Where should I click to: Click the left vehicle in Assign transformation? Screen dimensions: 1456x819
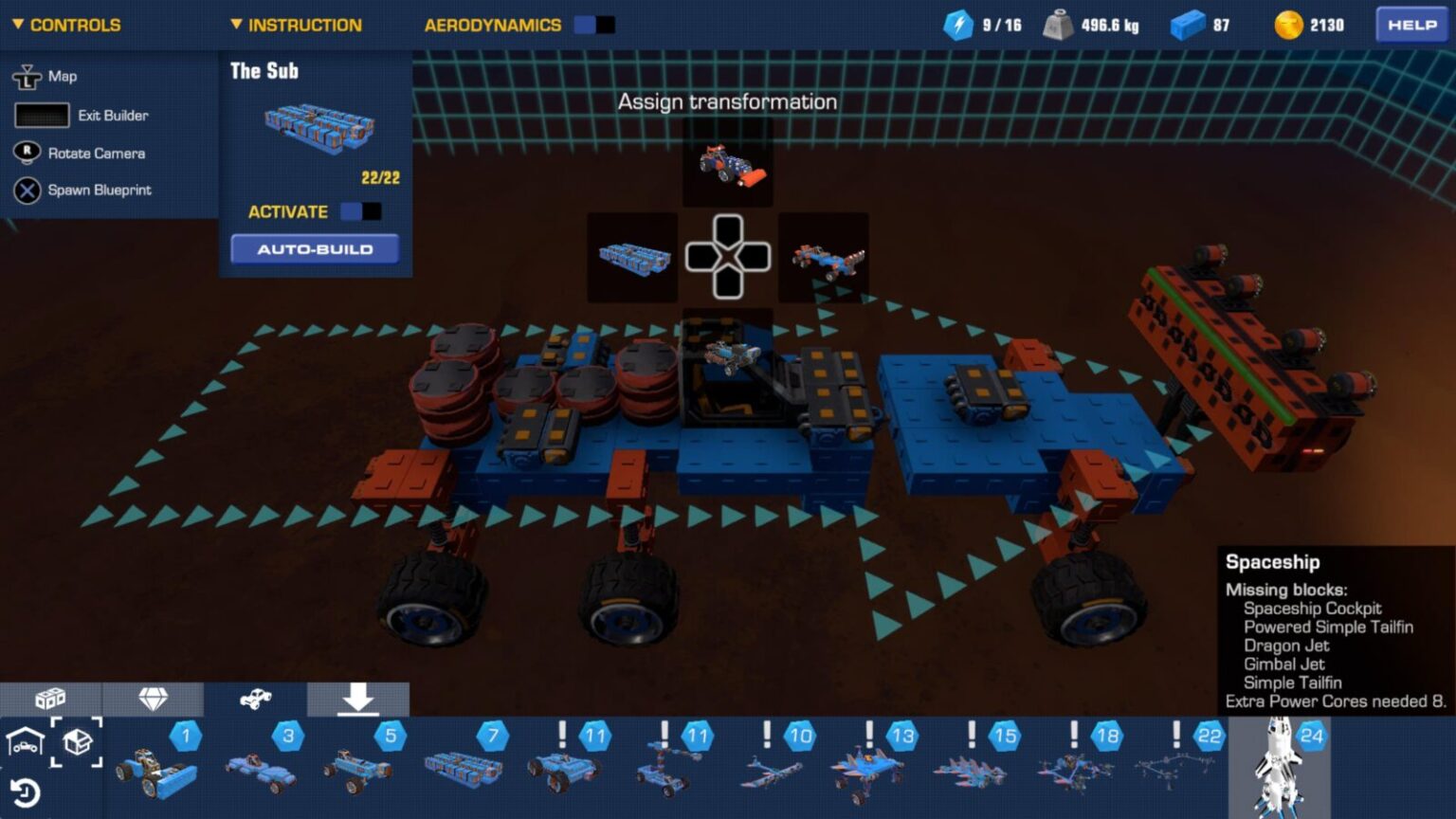[631, 256]
